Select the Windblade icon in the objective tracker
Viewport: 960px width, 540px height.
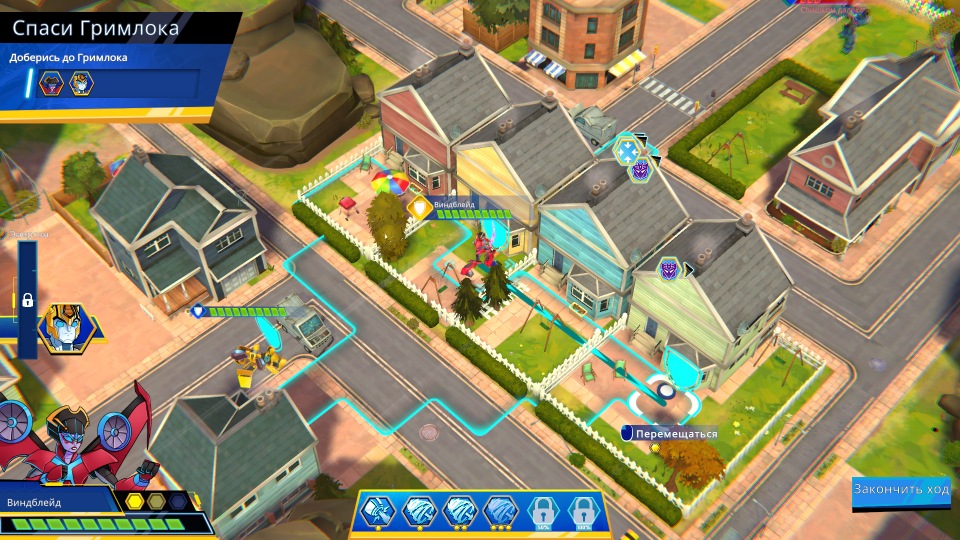pyautogui.click(x=50, y=84)
